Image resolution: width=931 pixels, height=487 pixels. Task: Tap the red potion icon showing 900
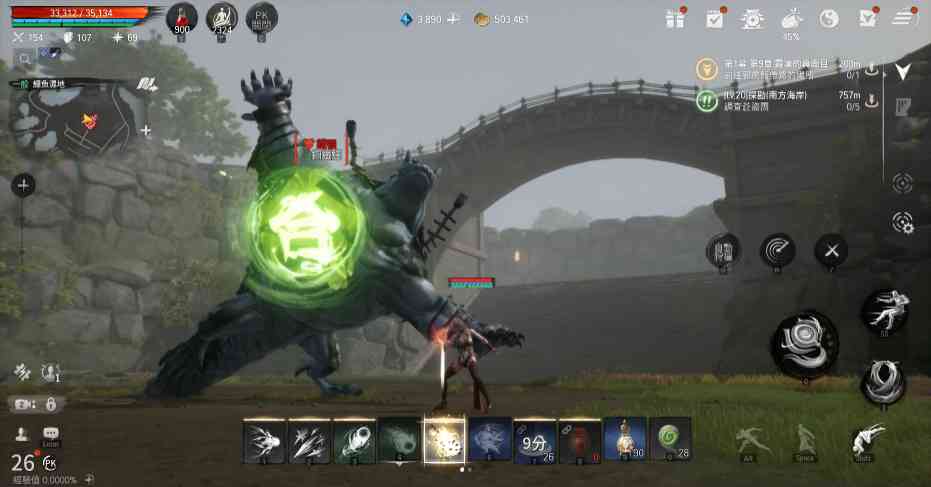[181, 19]
